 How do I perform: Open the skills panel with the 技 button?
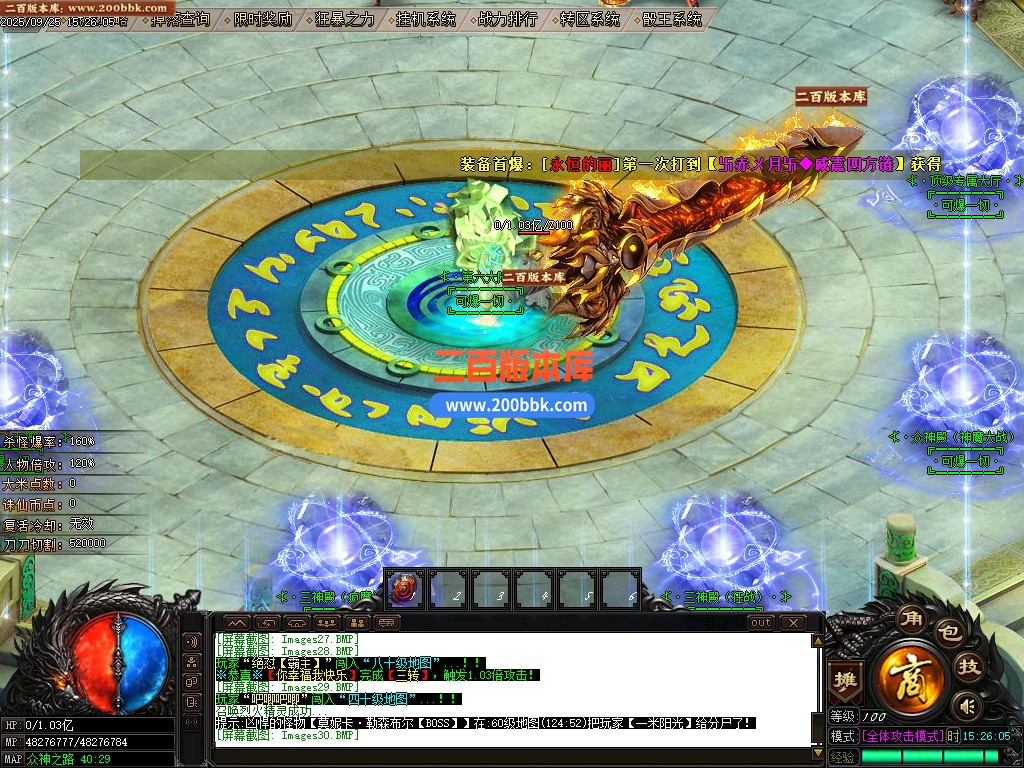click(968, 667)
